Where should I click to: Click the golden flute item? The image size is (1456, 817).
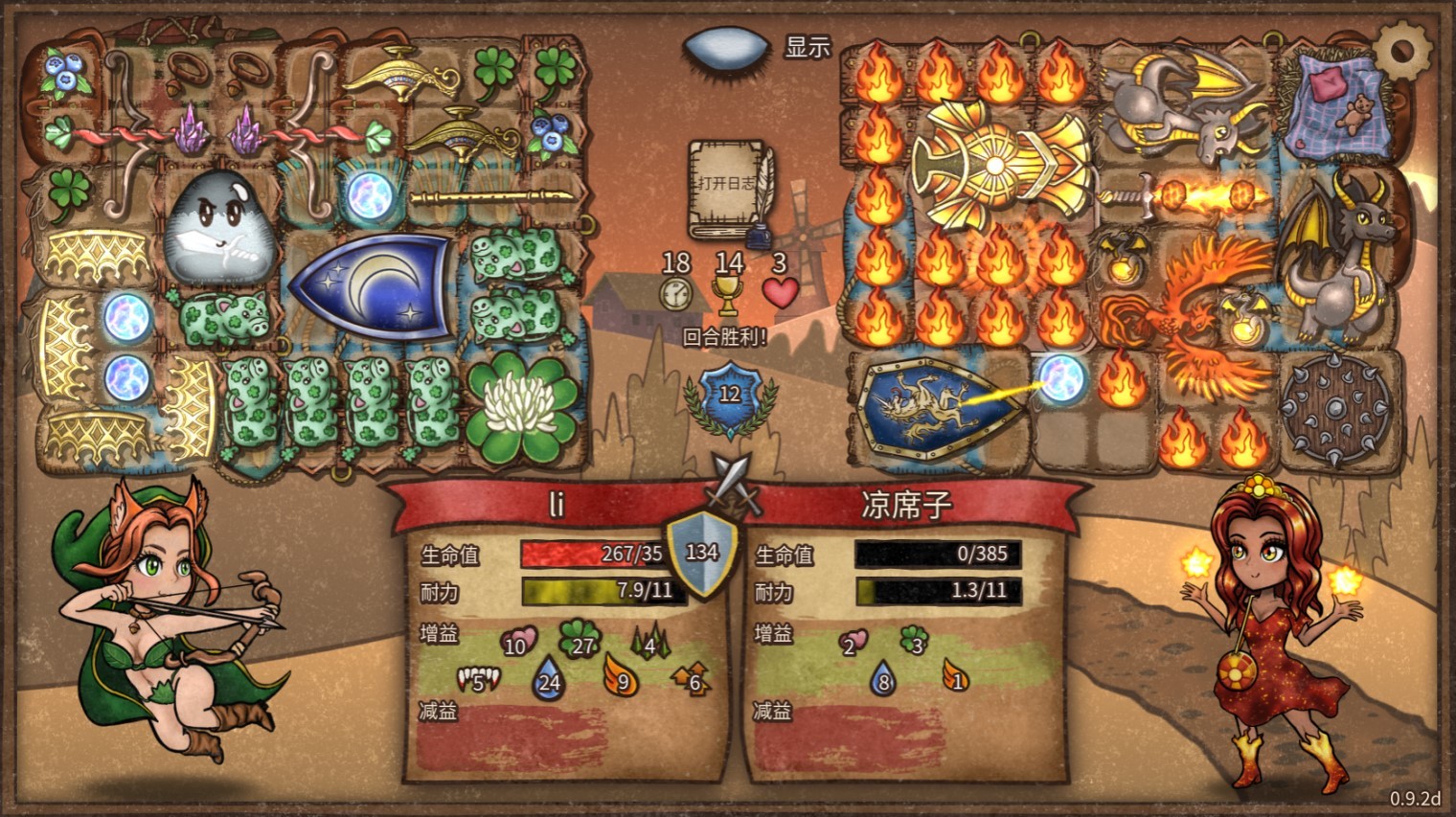(x=490, y=198)
